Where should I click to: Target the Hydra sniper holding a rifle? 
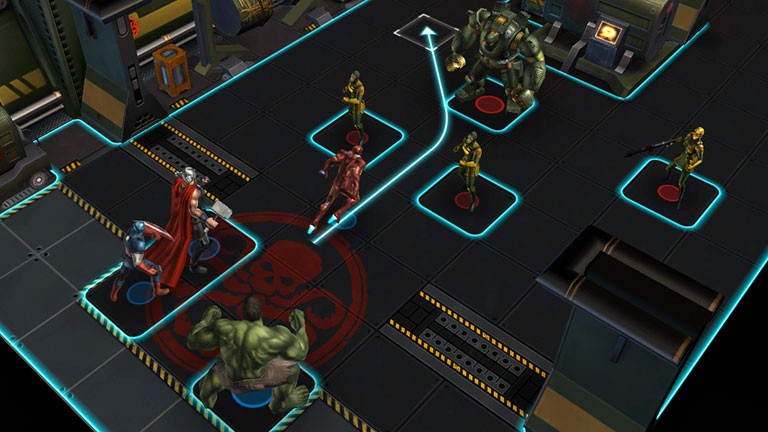683,159
